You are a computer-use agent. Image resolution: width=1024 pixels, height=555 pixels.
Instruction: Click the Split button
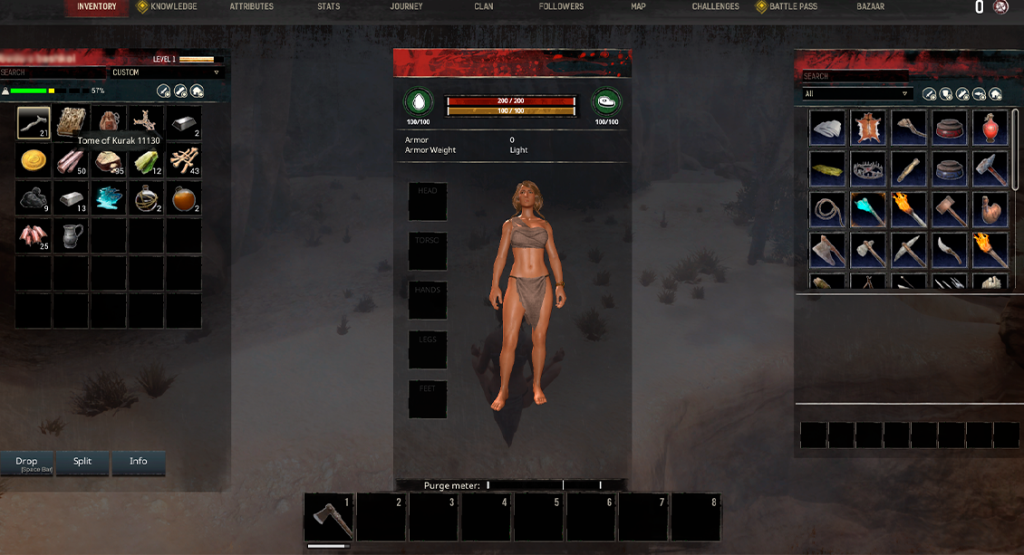pos(82,462)
